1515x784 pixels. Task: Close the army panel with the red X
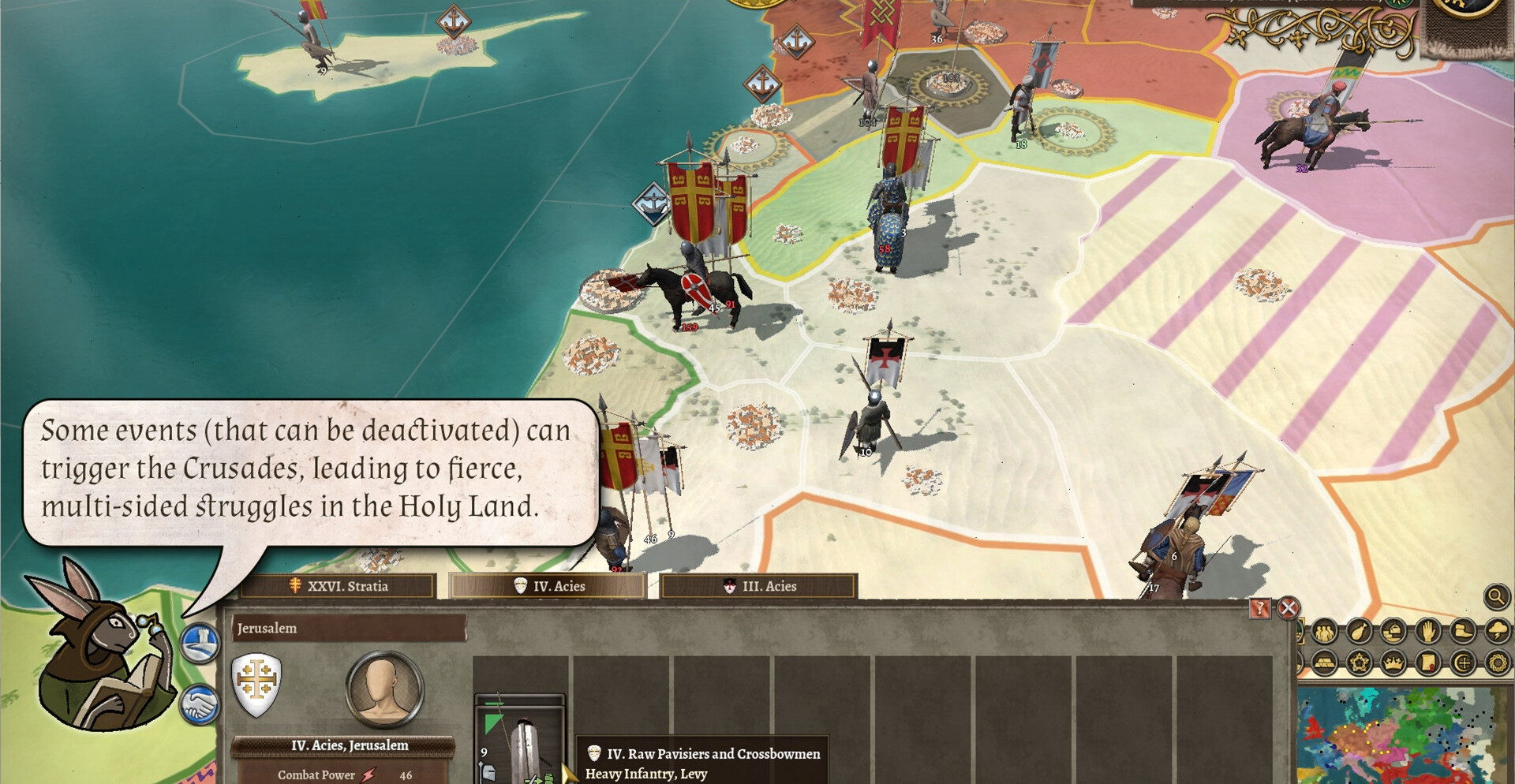1289,608
